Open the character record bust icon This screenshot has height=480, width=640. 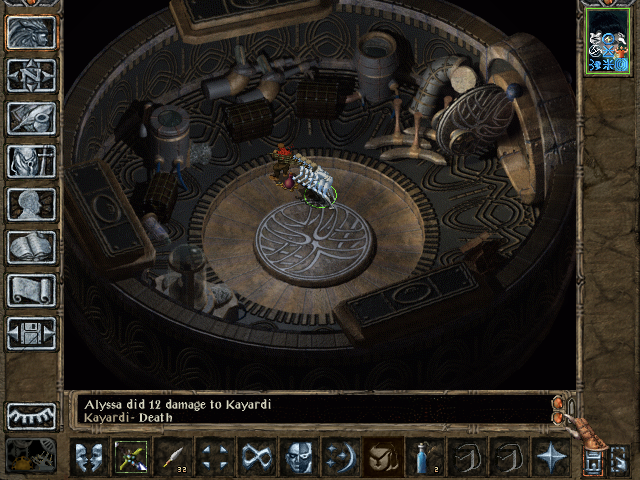31,204
